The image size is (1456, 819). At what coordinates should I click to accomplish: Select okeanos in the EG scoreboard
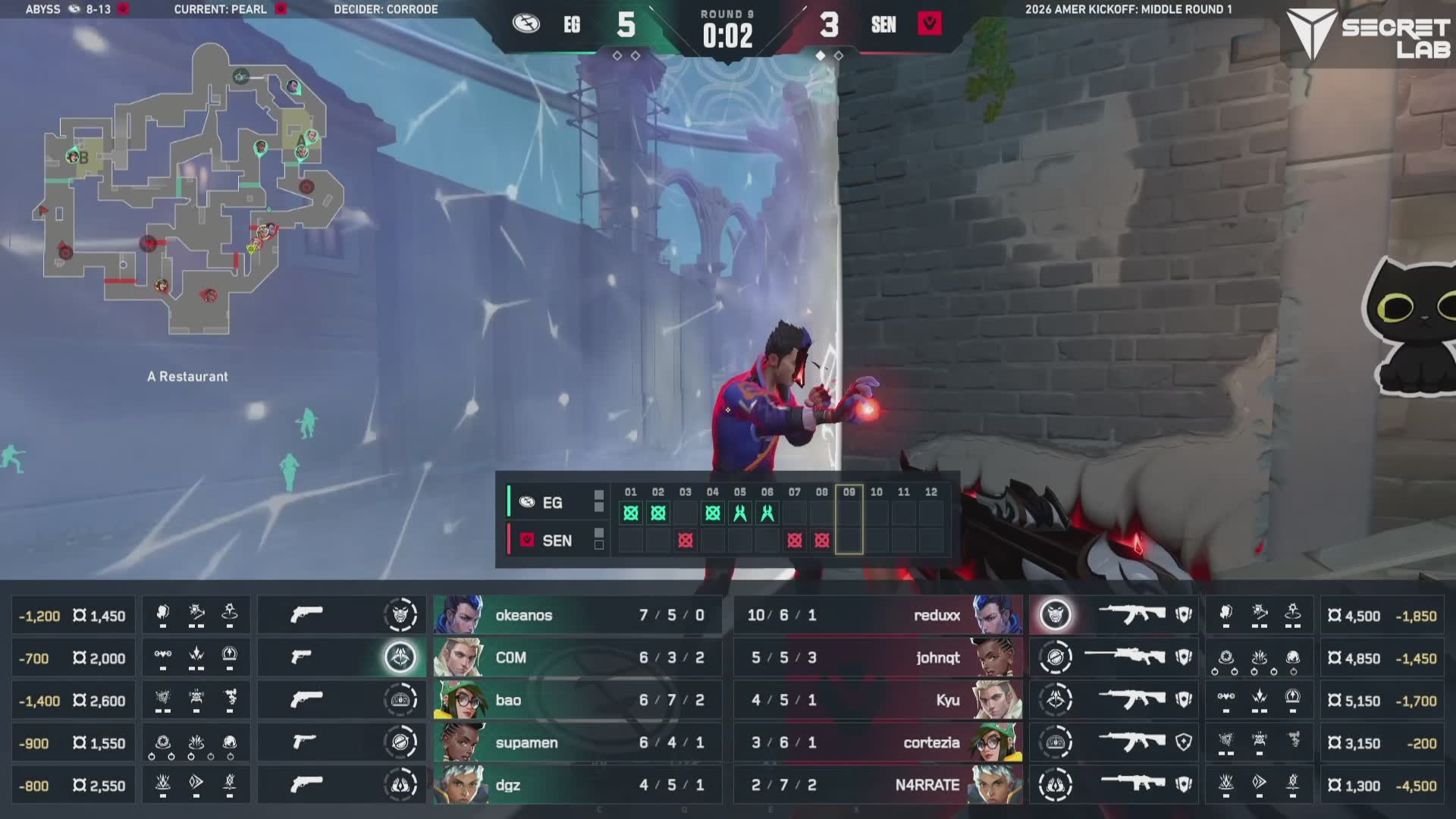576,615
